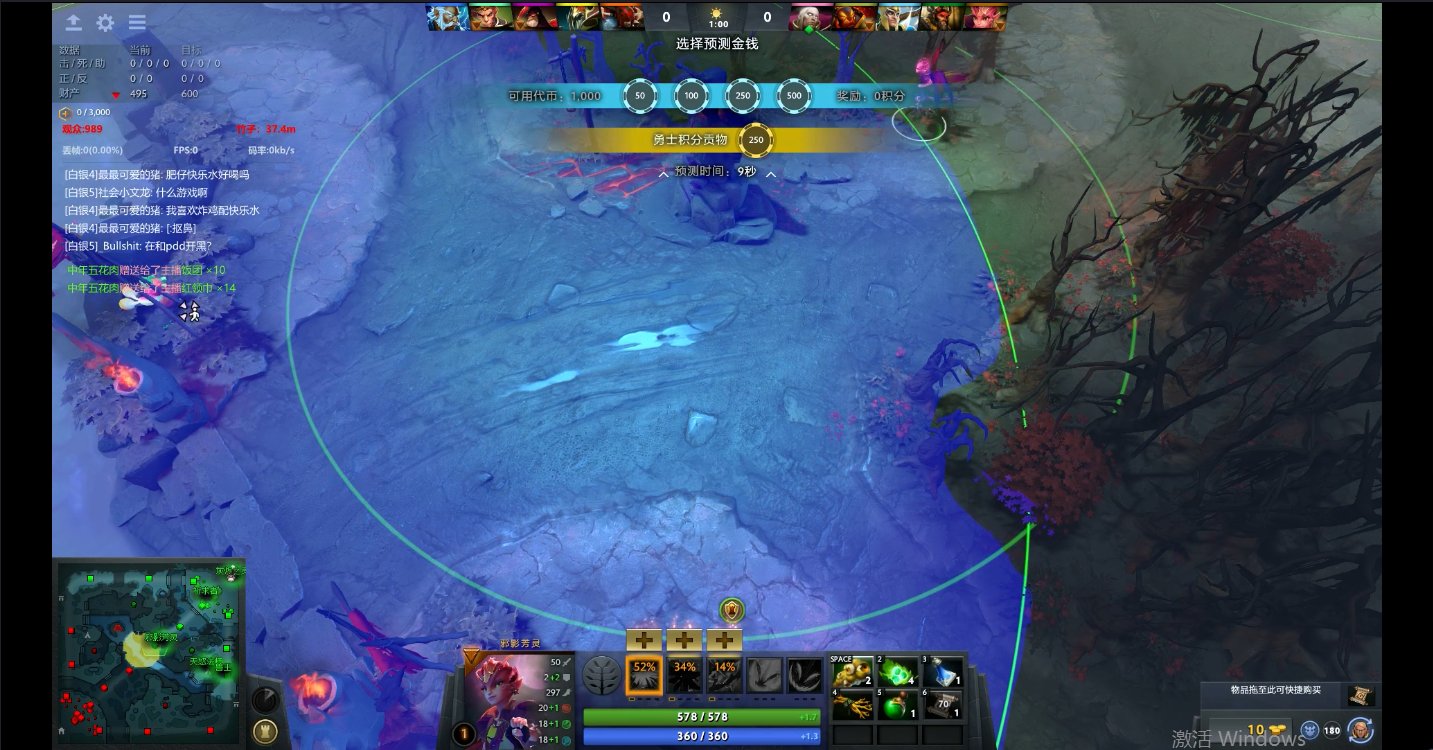
Task: Bet 50 tokens on the prediction
Action: [x=640, y=96]
